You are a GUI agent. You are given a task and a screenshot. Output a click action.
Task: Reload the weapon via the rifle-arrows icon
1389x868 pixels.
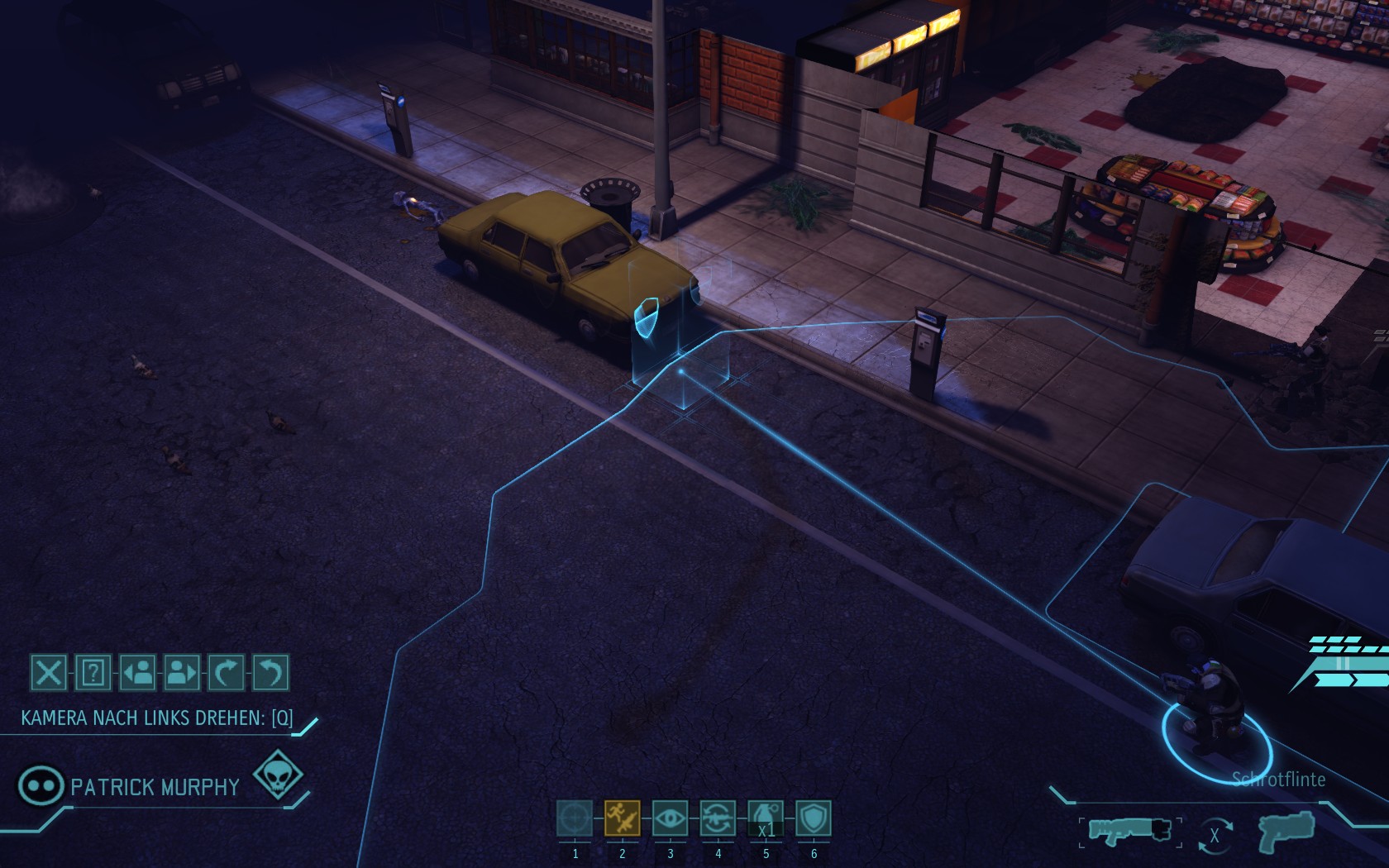(x=718, y=818)
